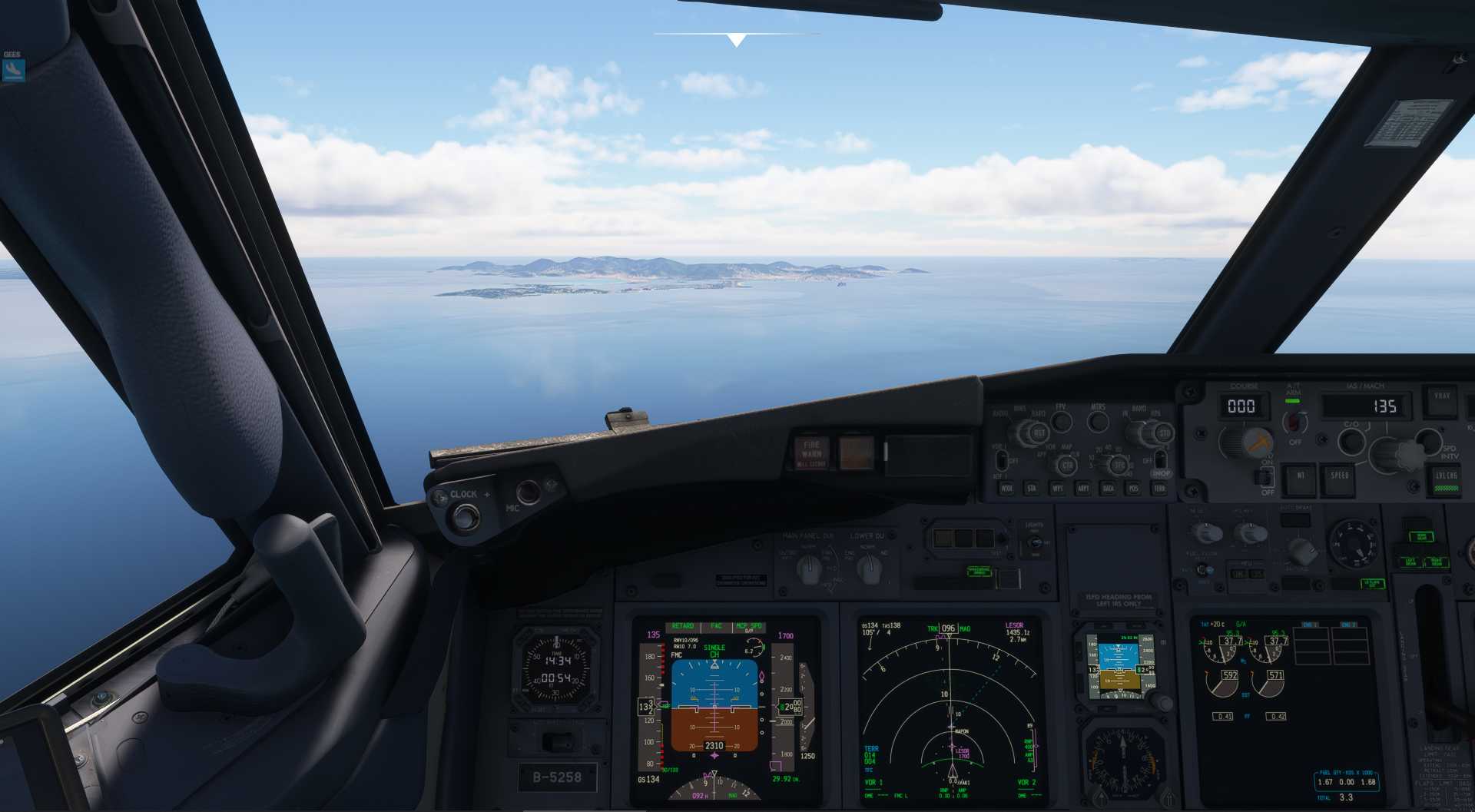Silence the FIRE WARN bell cutout light
This screenshot has width=1475, height=812.
click(x=811, y=452)
